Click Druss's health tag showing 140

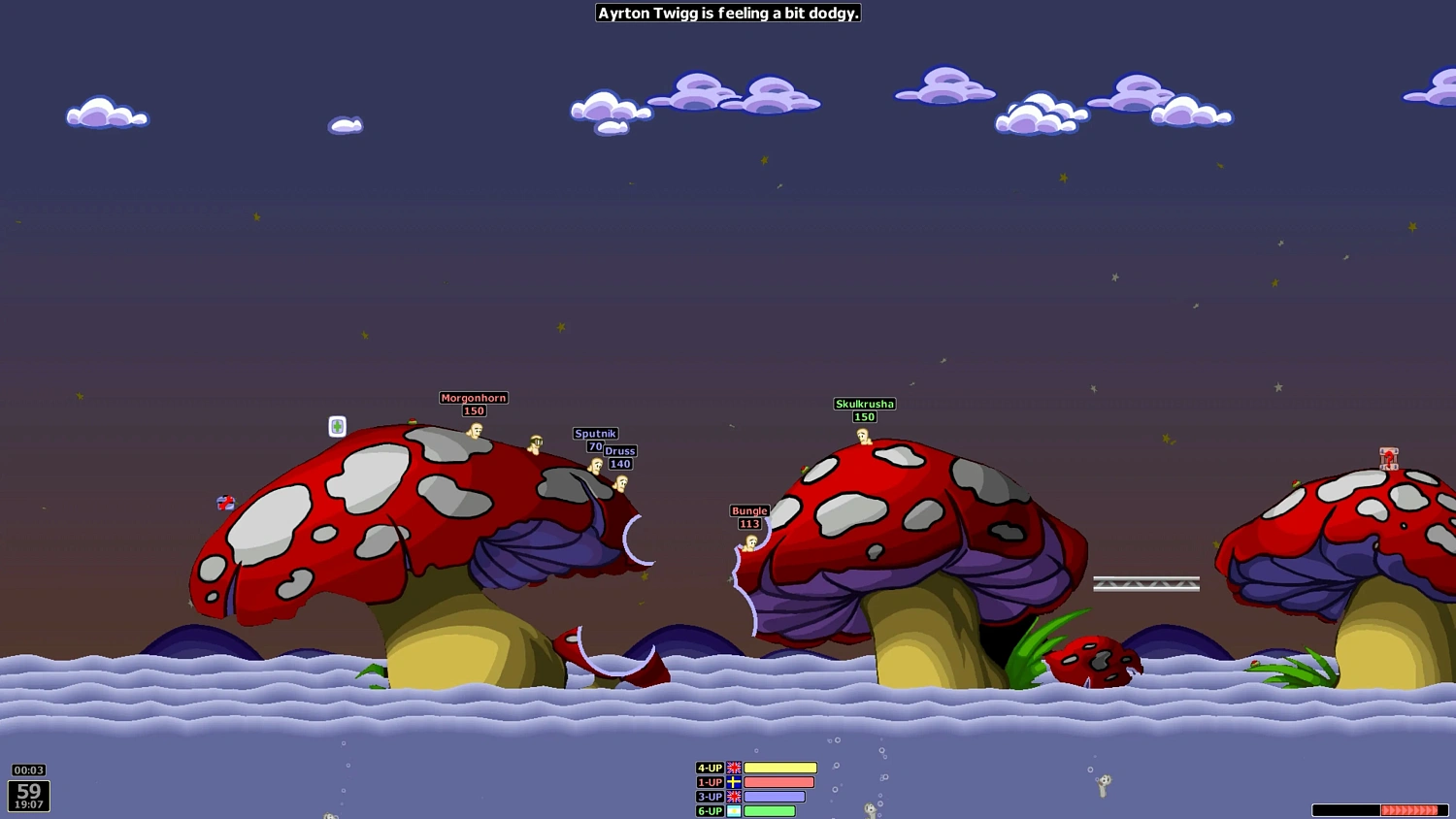(620, 464)
